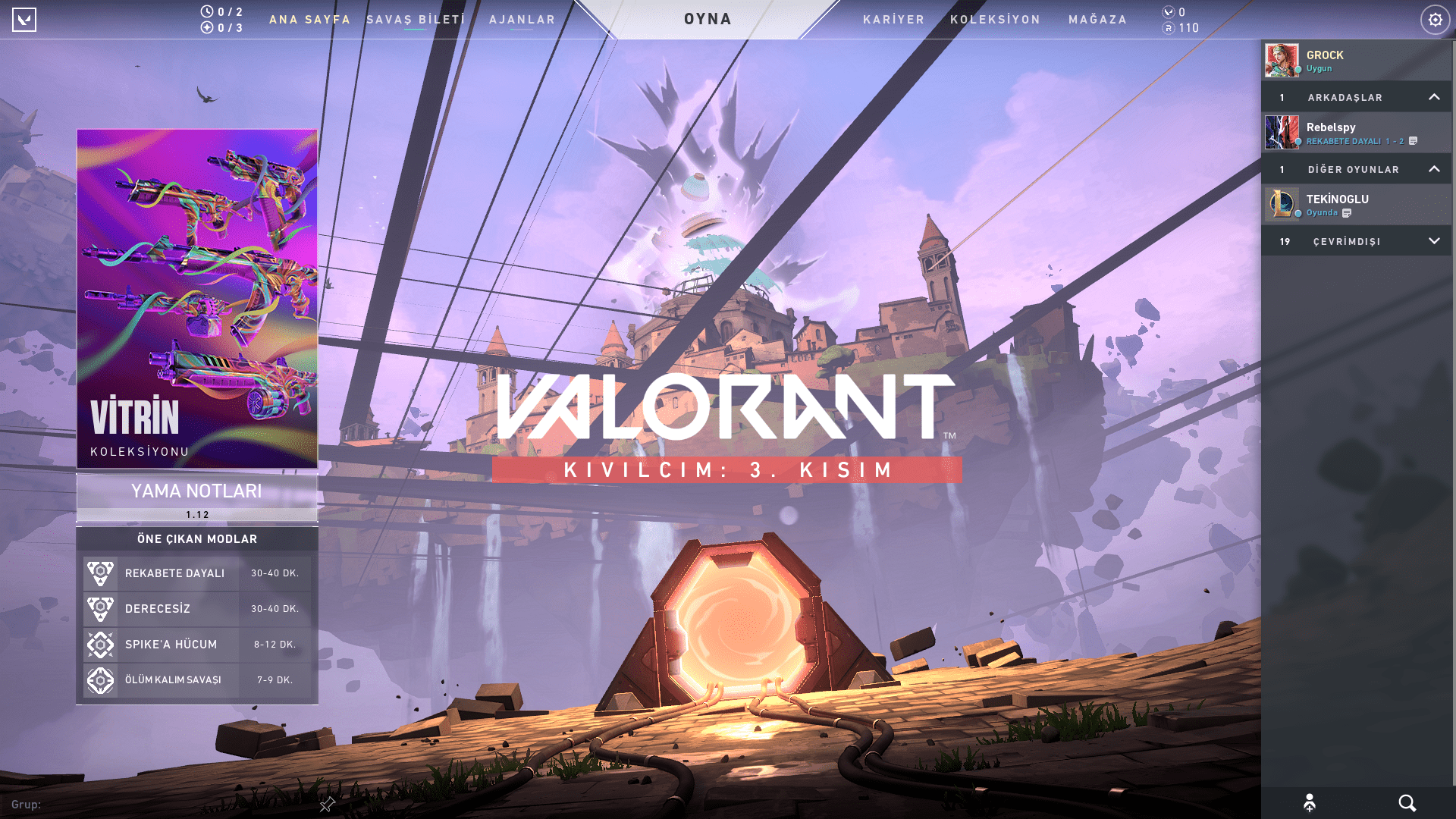Open the settings gear
The height and width of the screenshot is (819, 1456).
pos(1435,20)
